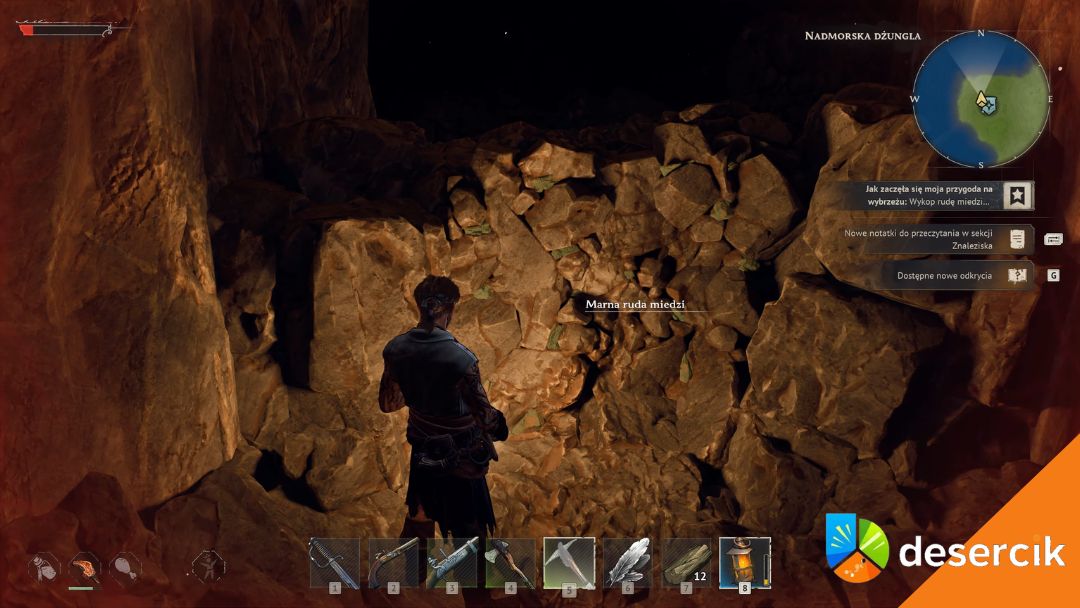Viewport: 1080px width, 608px height.
Task: Open the 'Nowe notatki do przeczytania' notification
Action: 922,238
